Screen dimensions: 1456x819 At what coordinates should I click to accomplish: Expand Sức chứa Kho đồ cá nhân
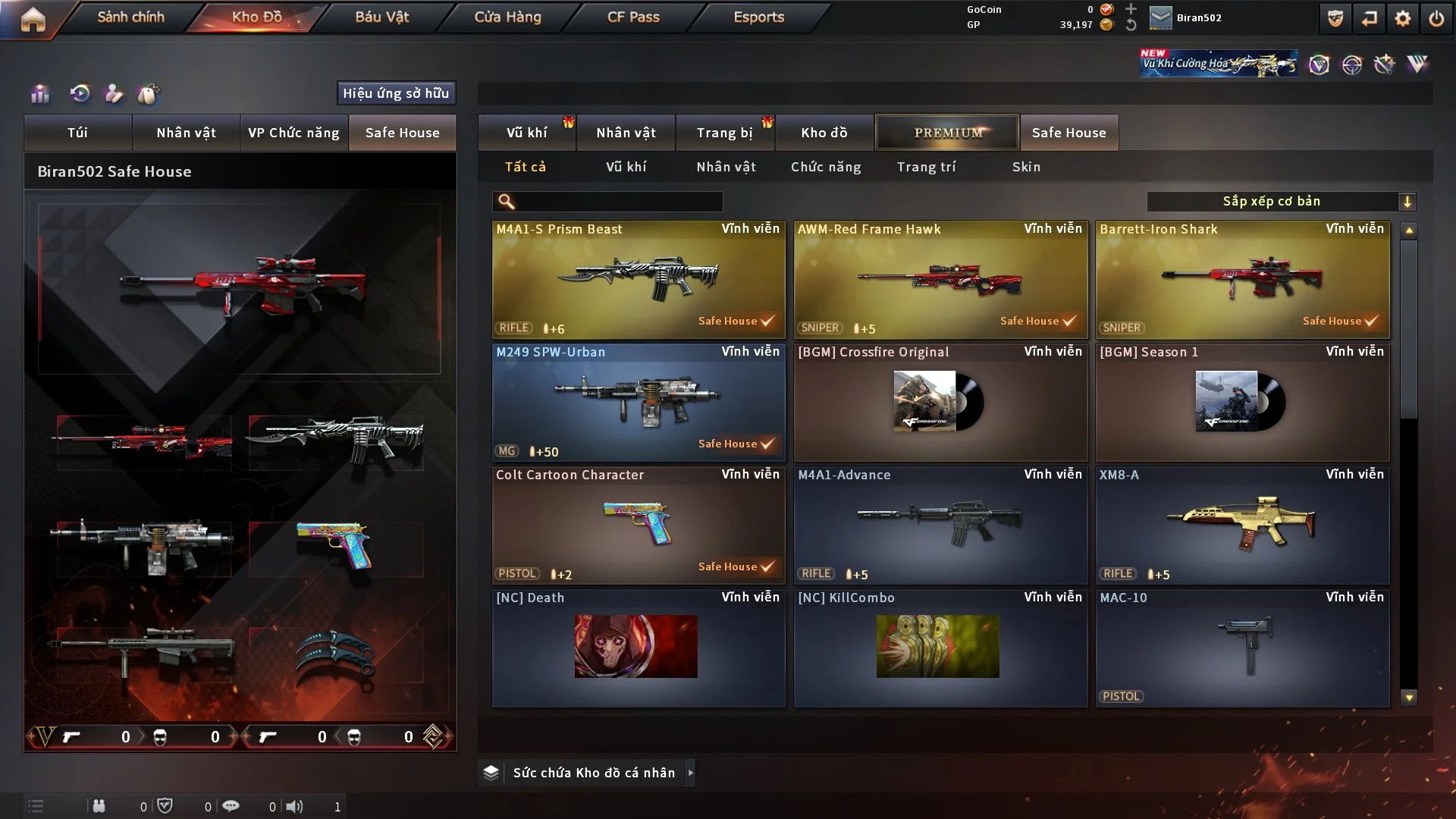pyautogui.click(x=690, y=773)
